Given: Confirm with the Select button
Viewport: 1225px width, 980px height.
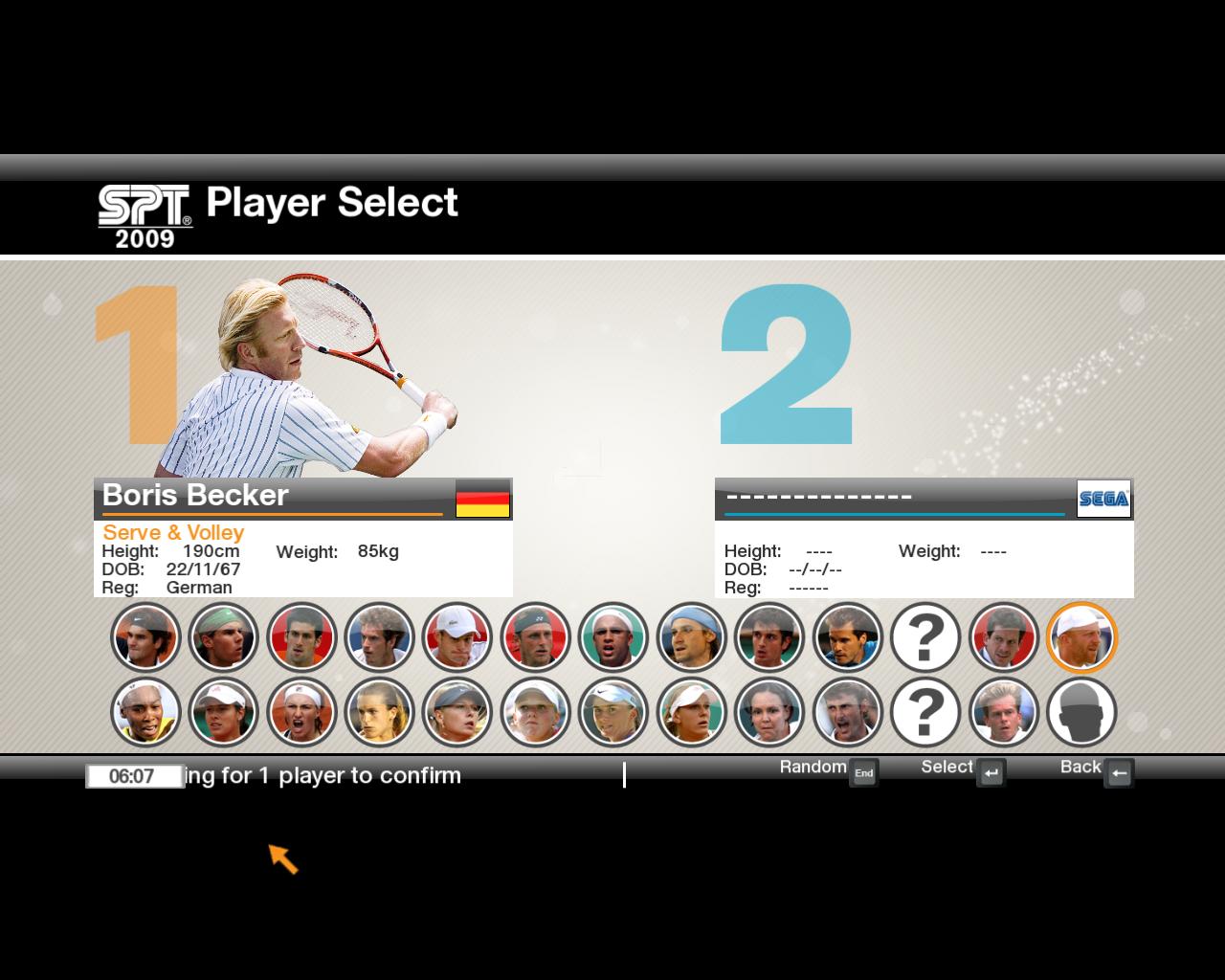Looking at the screenshot, I should tap(991, 773).
